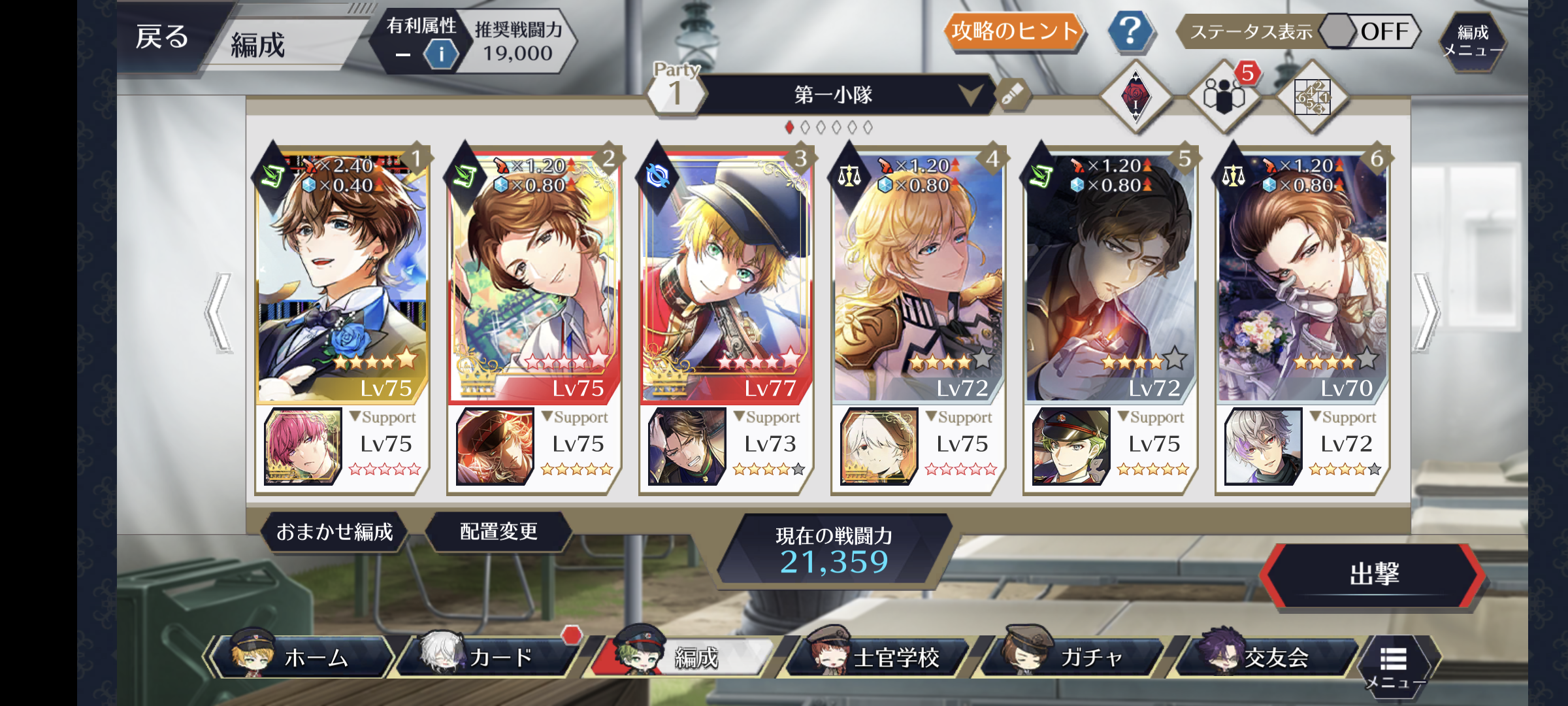Open the 攻略のヒント strategy hints
The width and height of the screenshot is (1568, 706).
[1014, 31]
